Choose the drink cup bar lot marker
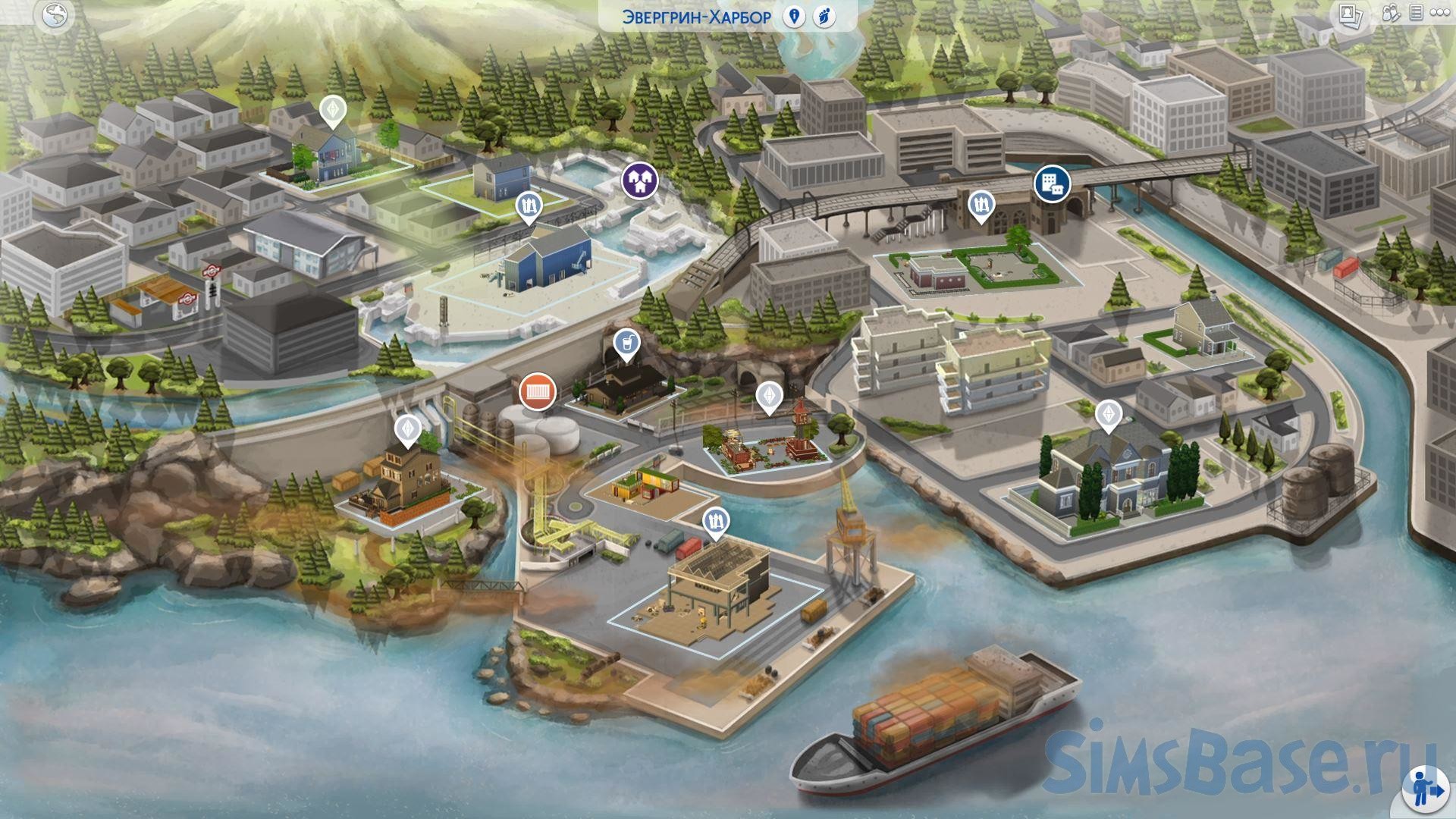 tap(626, 345)
